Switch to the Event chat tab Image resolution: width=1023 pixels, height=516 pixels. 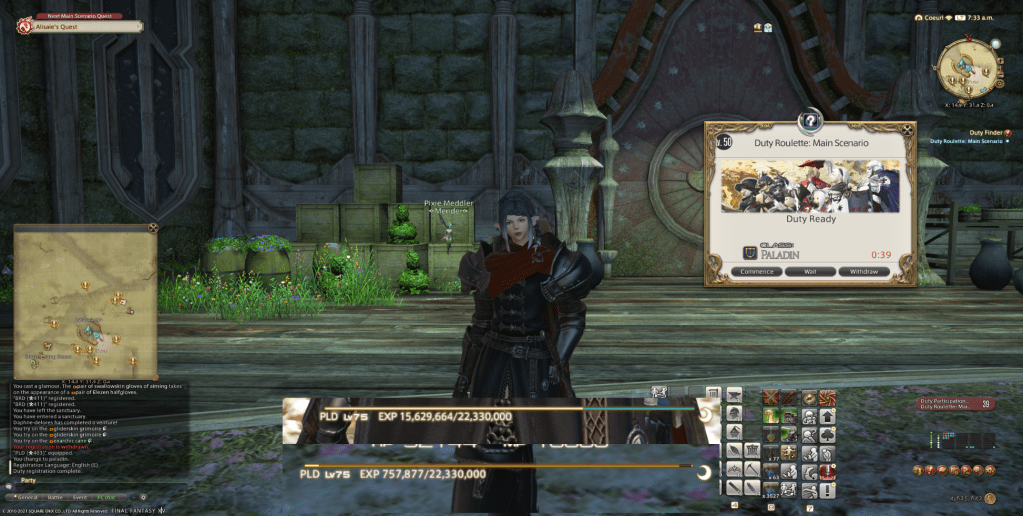80,496
